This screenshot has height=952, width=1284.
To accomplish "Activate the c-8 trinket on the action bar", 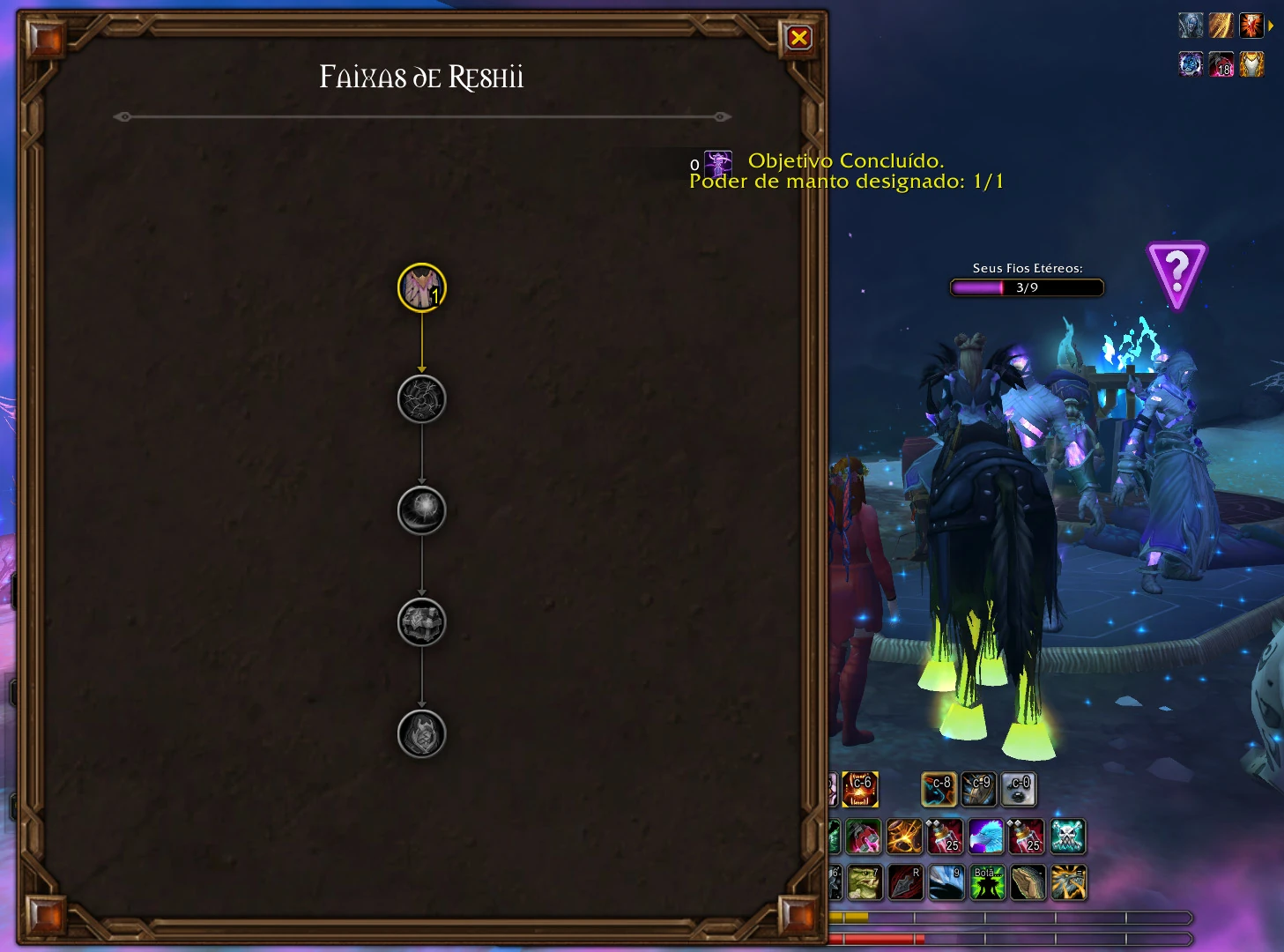I will [x=938, y=790].
